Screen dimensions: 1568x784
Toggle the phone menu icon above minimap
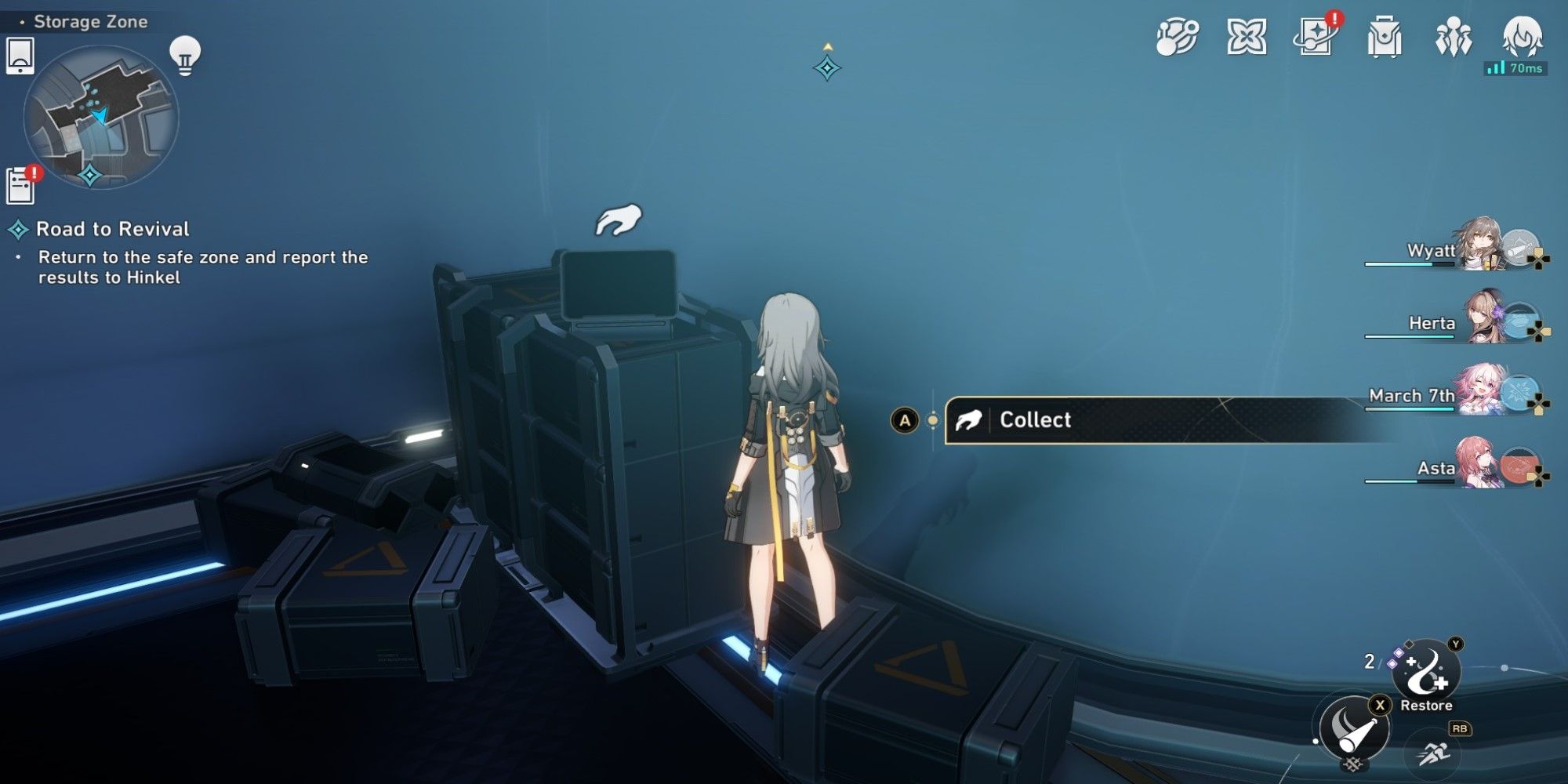pyautogui.click(x=22, y=55)
